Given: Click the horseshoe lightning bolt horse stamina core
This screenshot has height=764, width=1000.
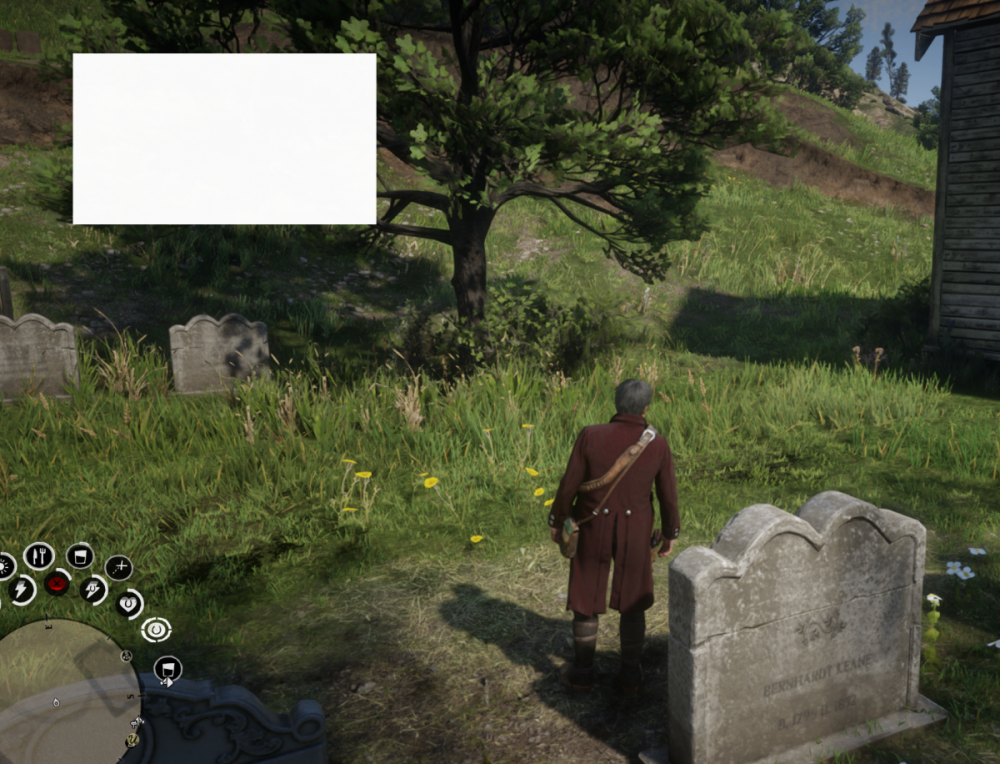Looking at the screenshot, I should coord(93,589).
